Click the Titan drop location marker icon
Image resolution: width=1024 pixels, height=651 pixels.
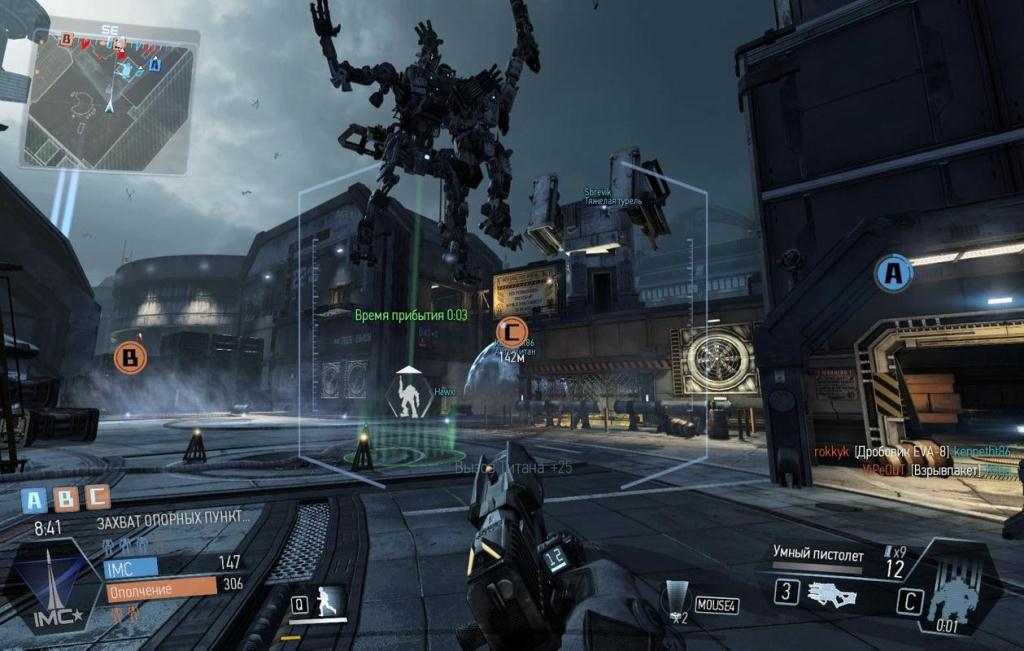pyautogui.click(x=409, y=393)
